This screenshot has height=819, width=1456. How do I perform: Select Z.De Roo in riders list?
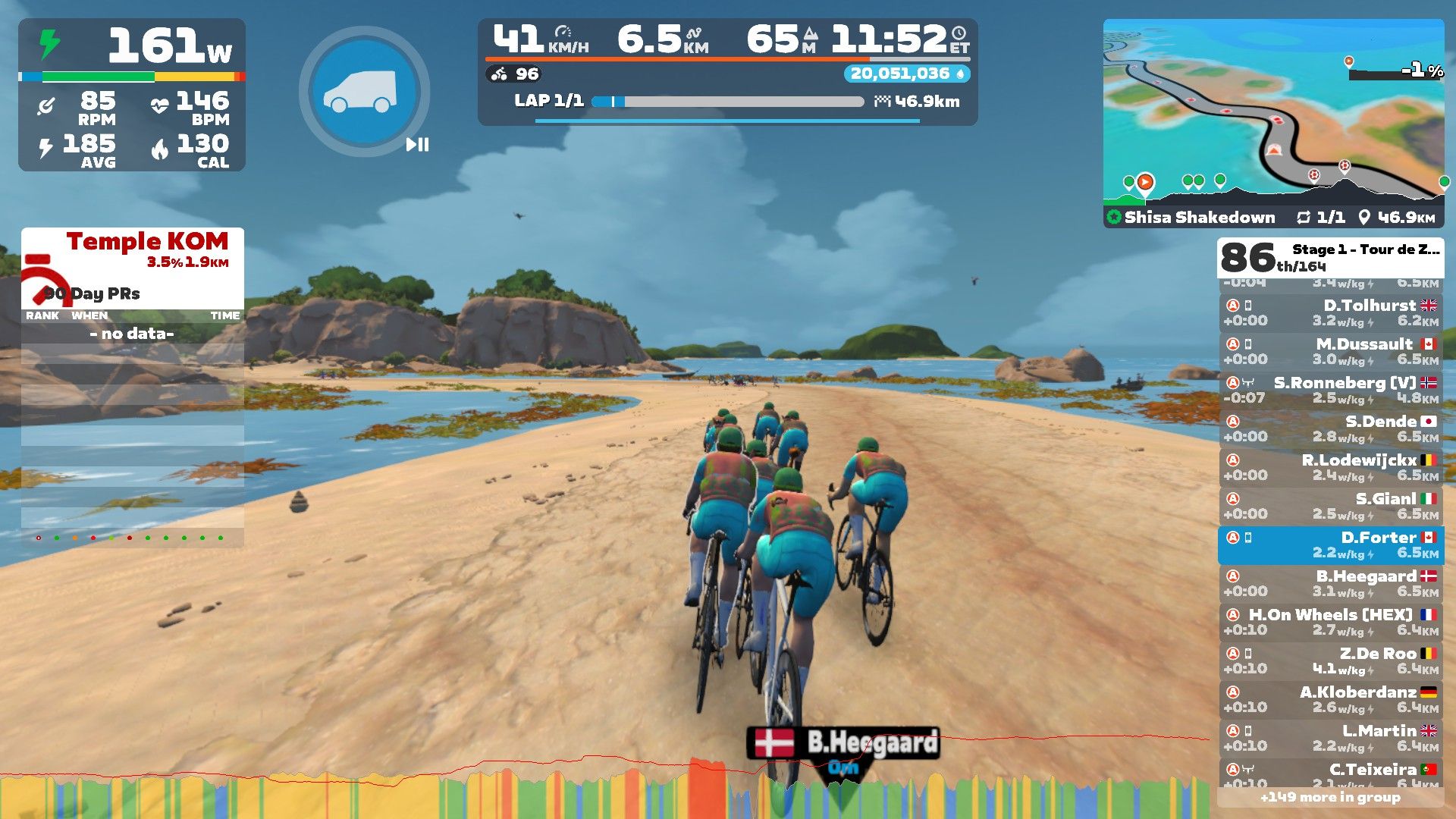1330,661
